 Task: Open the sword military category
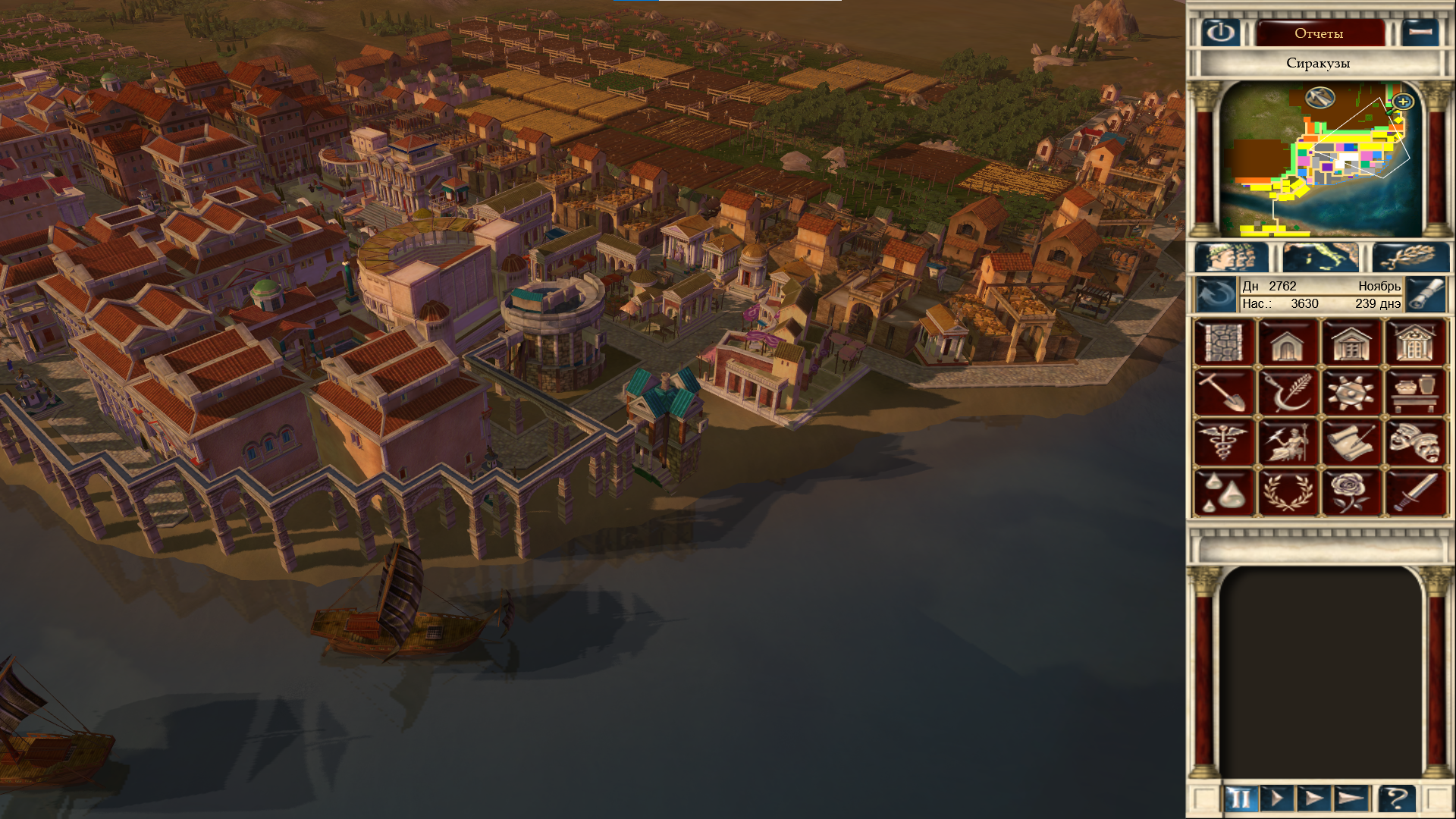tap(1415, 492)
